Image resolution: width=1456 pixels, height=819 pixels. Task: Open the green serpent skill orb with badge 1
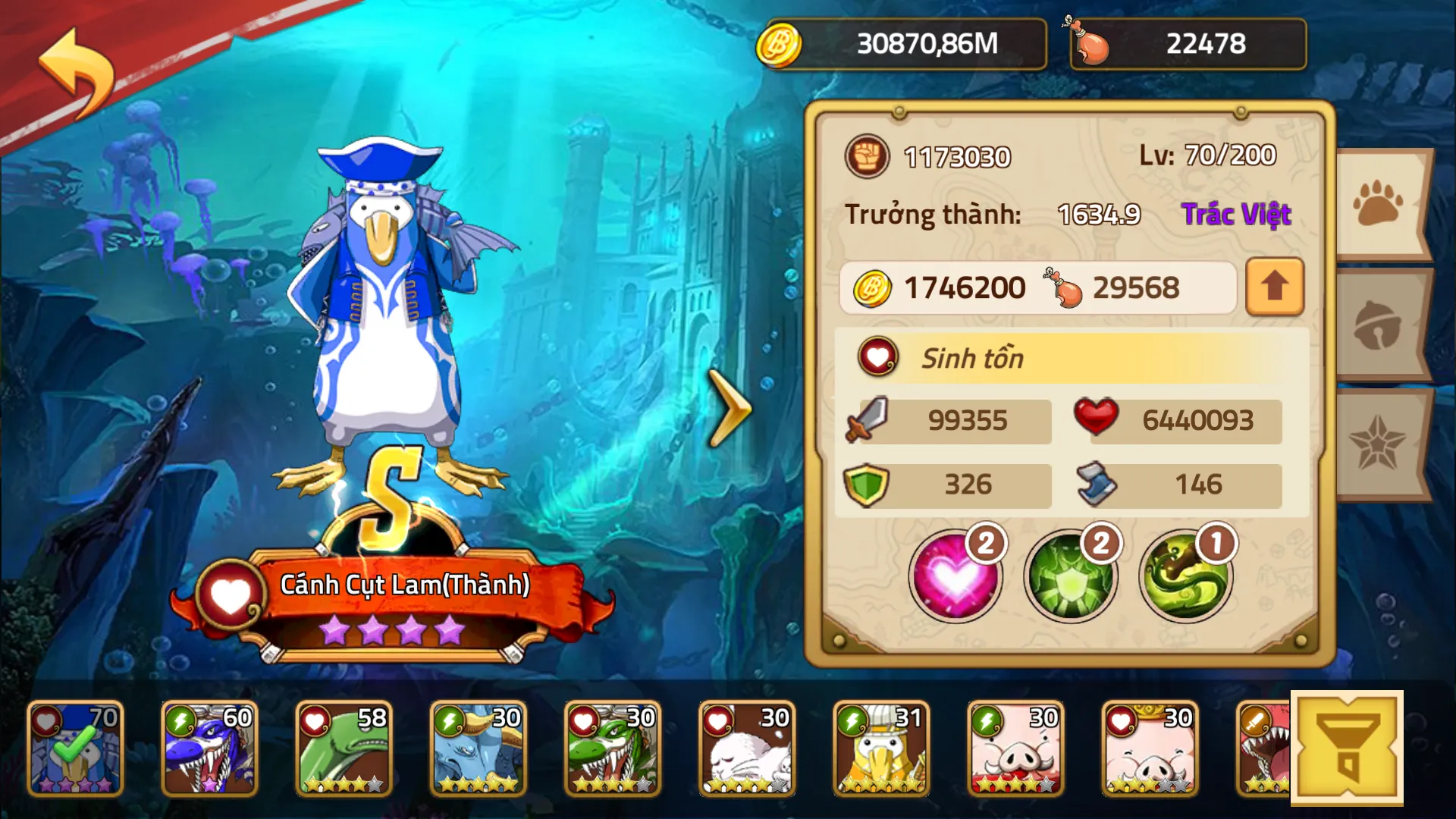(x=1185, y=576)
